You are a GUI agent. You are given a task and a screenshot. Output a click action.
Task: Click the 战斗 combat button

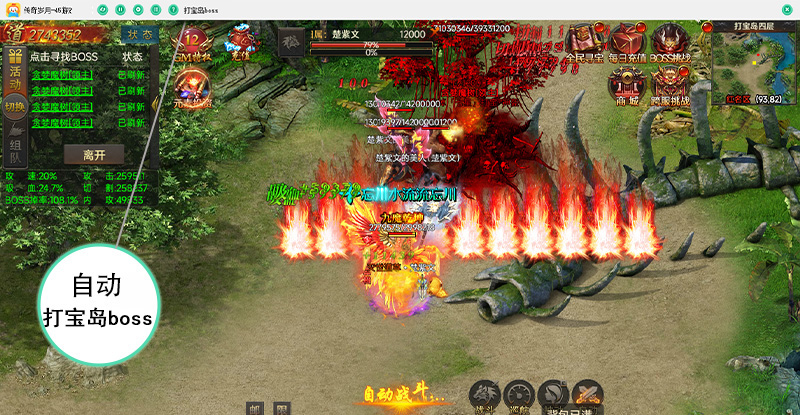[486, 395]
